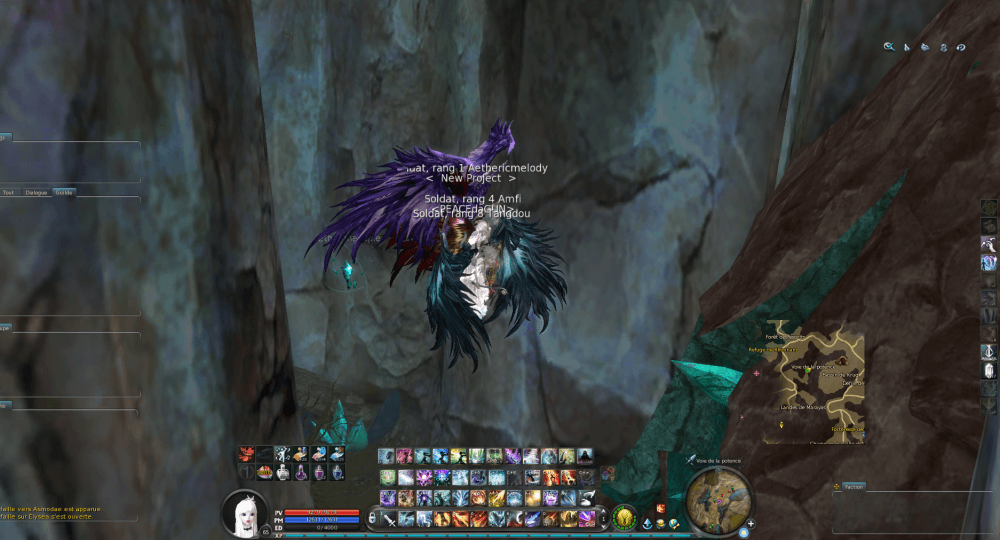The height and width of the screenshot is (540, 1000).
Task: Switch to the Dialogue chat tab
Action: [x=36, y=192]
